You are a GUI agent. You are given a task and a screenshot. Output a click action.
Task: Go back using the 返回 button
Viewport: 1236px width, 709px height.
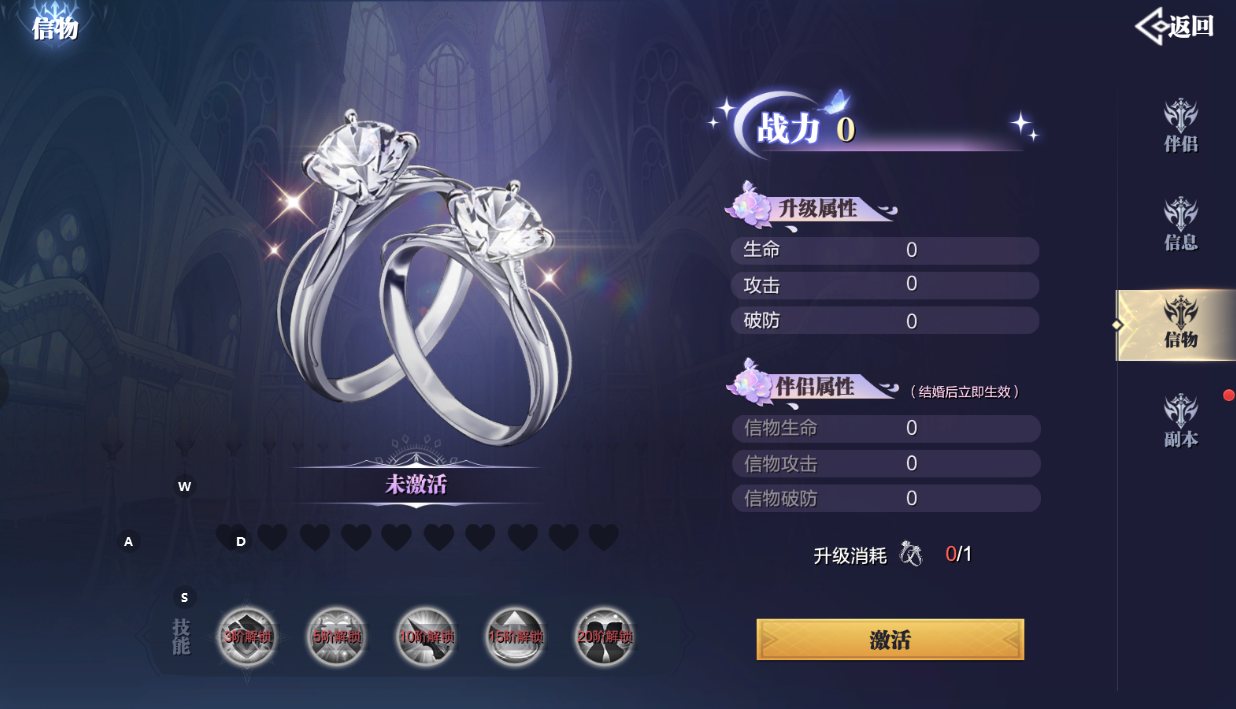click(1176, 27)
